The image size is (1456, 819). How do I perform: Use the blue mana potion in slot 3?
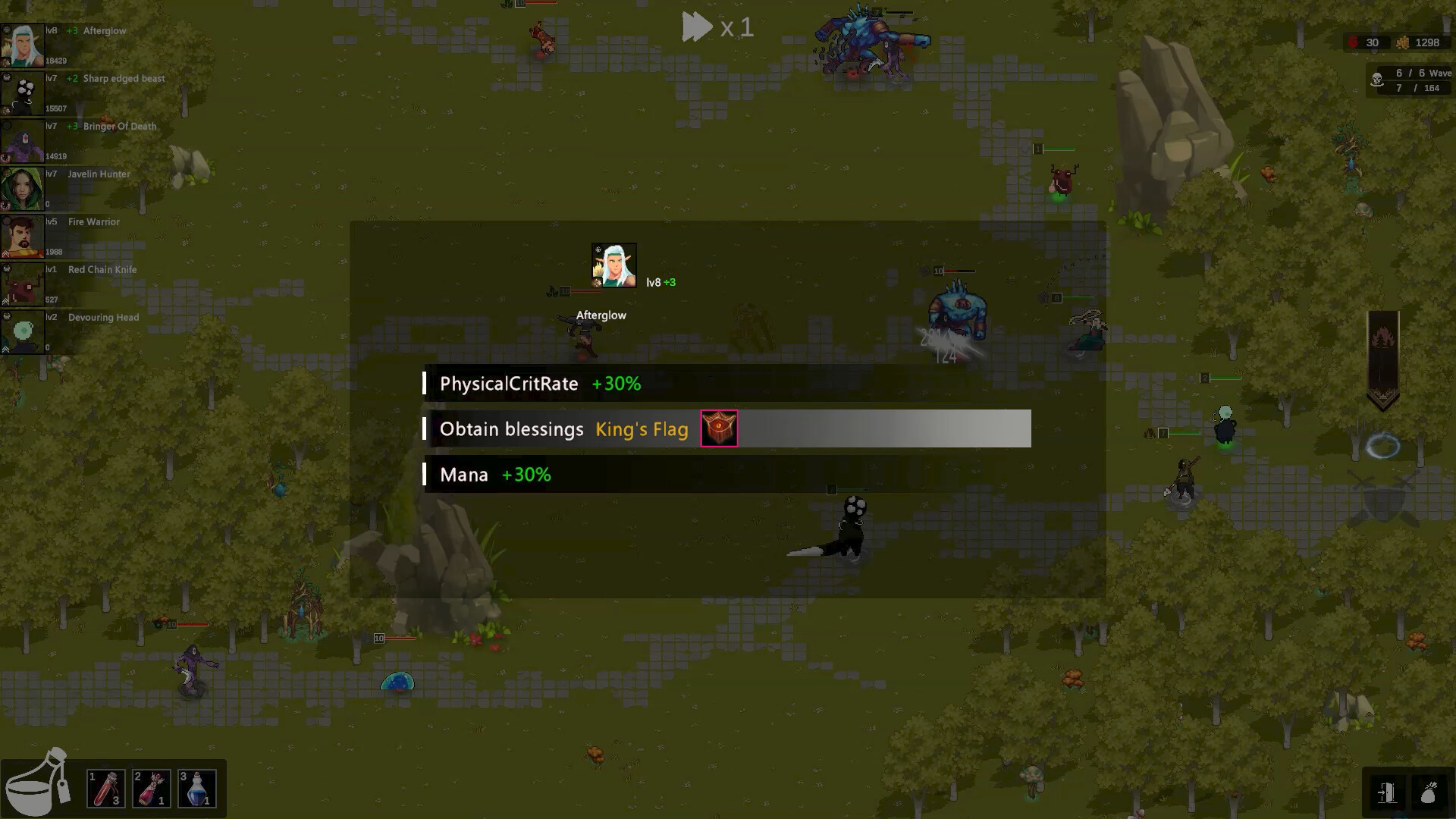[197, 789]
